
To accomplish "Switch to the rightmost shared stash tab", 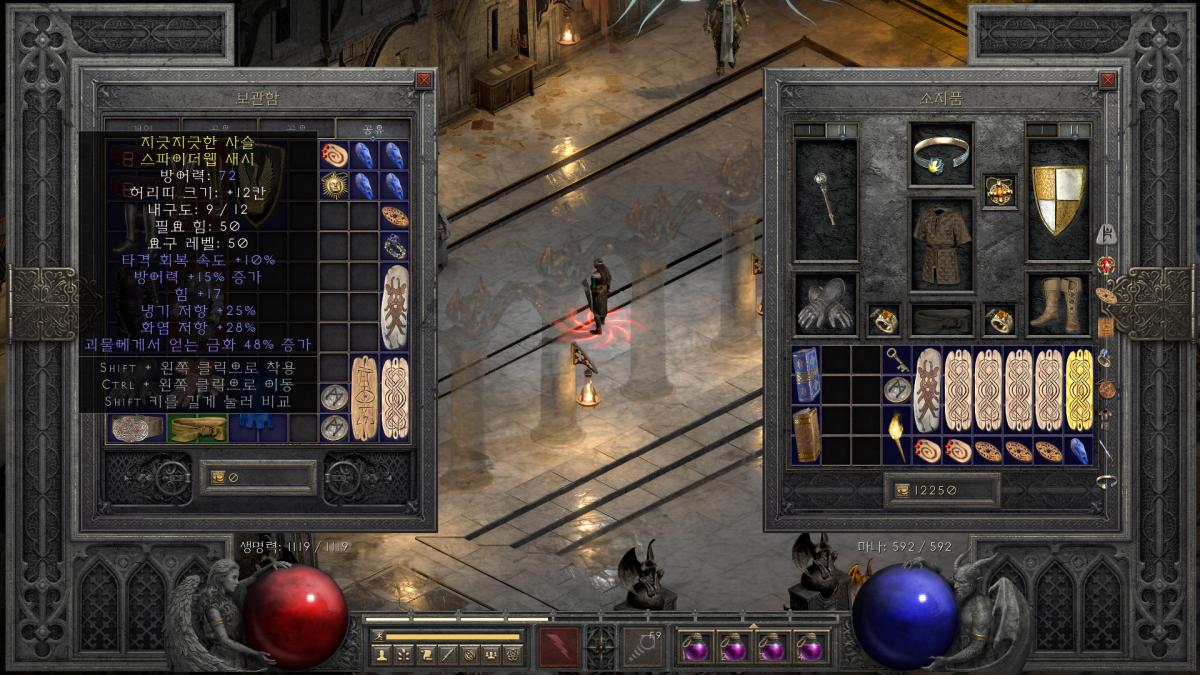I will [372, 129].
